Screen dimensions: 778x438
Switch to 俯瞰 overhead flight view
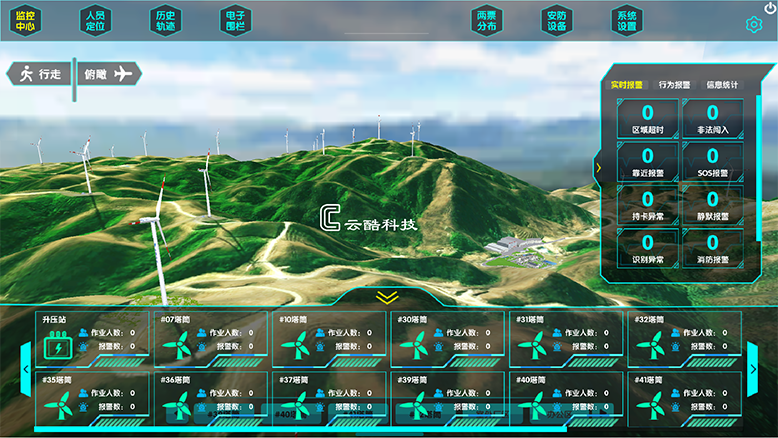[x=108, y=73]
